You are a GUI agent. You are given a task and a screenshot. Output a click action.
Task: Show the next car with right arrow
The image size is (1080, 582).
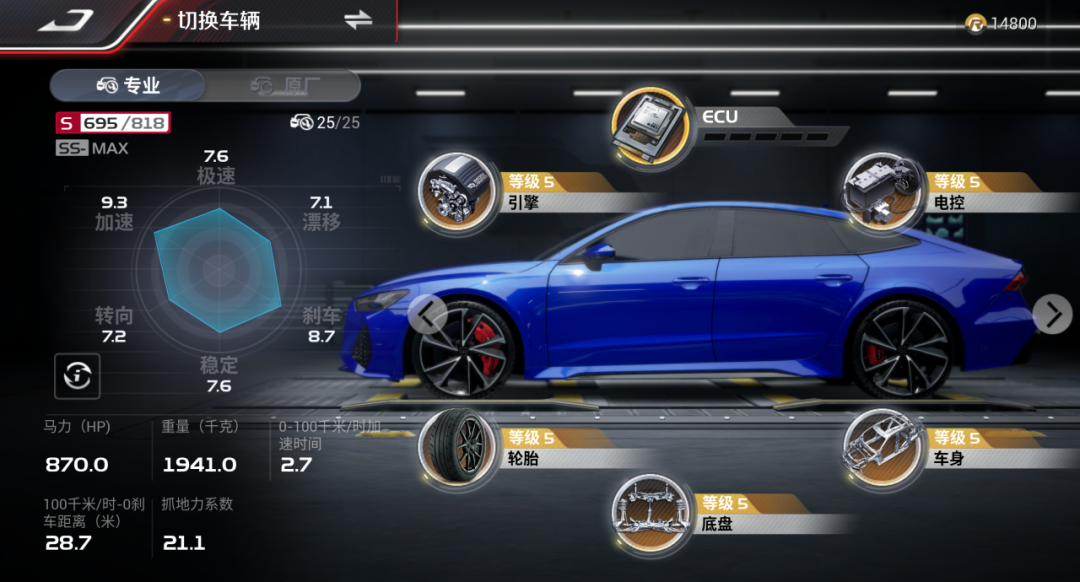click(x=1052, y=314)
